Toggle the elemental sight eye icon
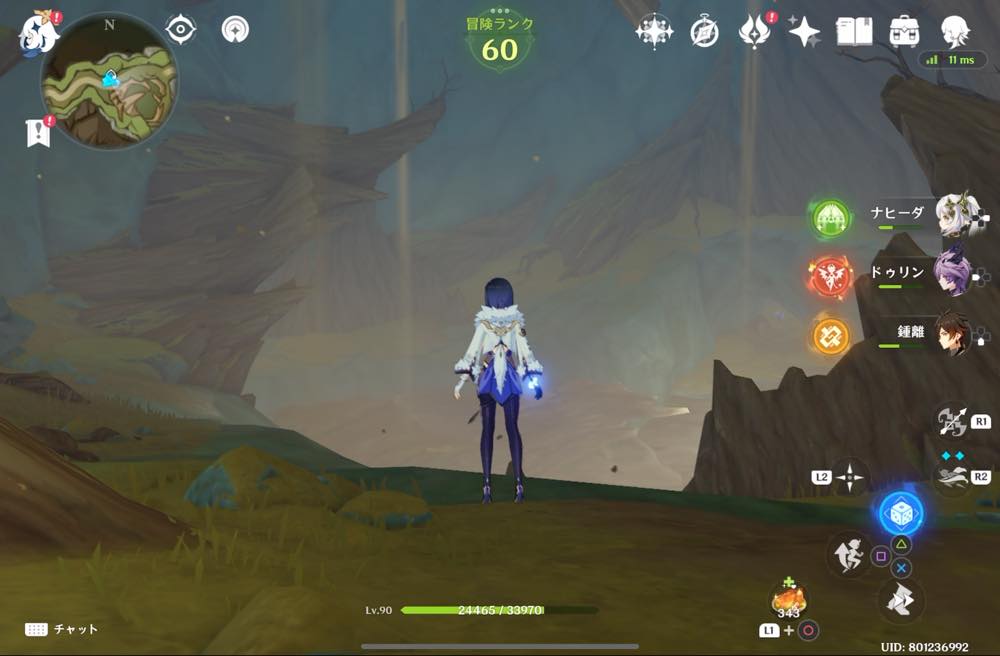 pyautogui.click(x=180, y=29)
